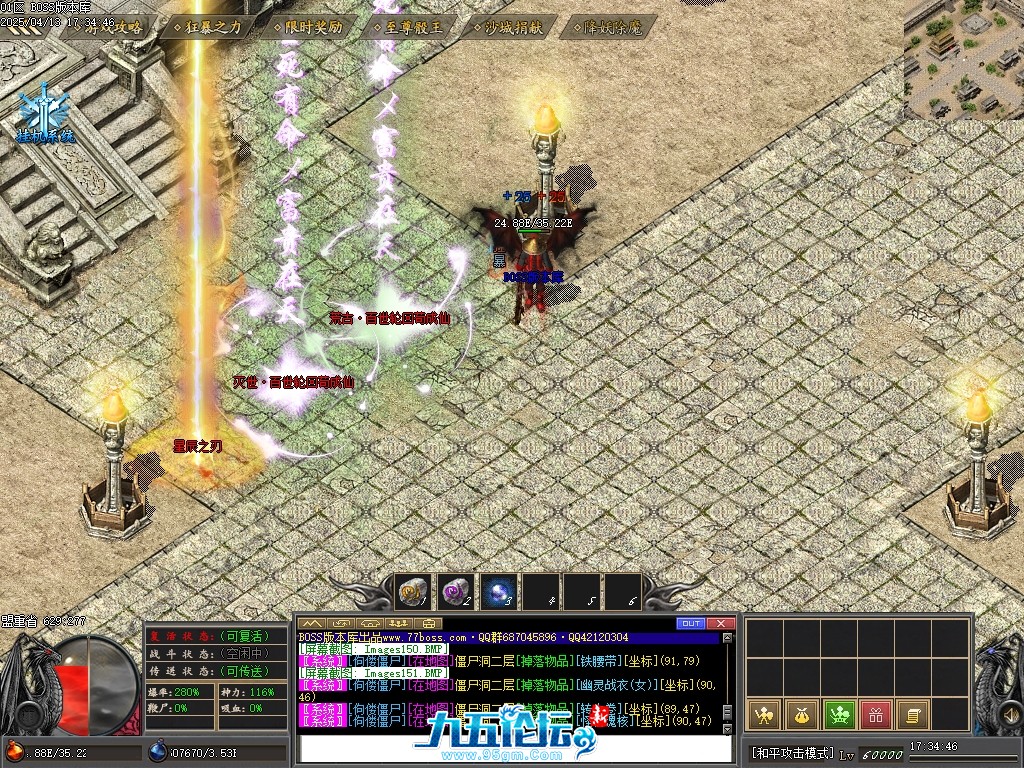
Task: Use the gold swirl stone in slot 1
Action: (x=413, y=593)
